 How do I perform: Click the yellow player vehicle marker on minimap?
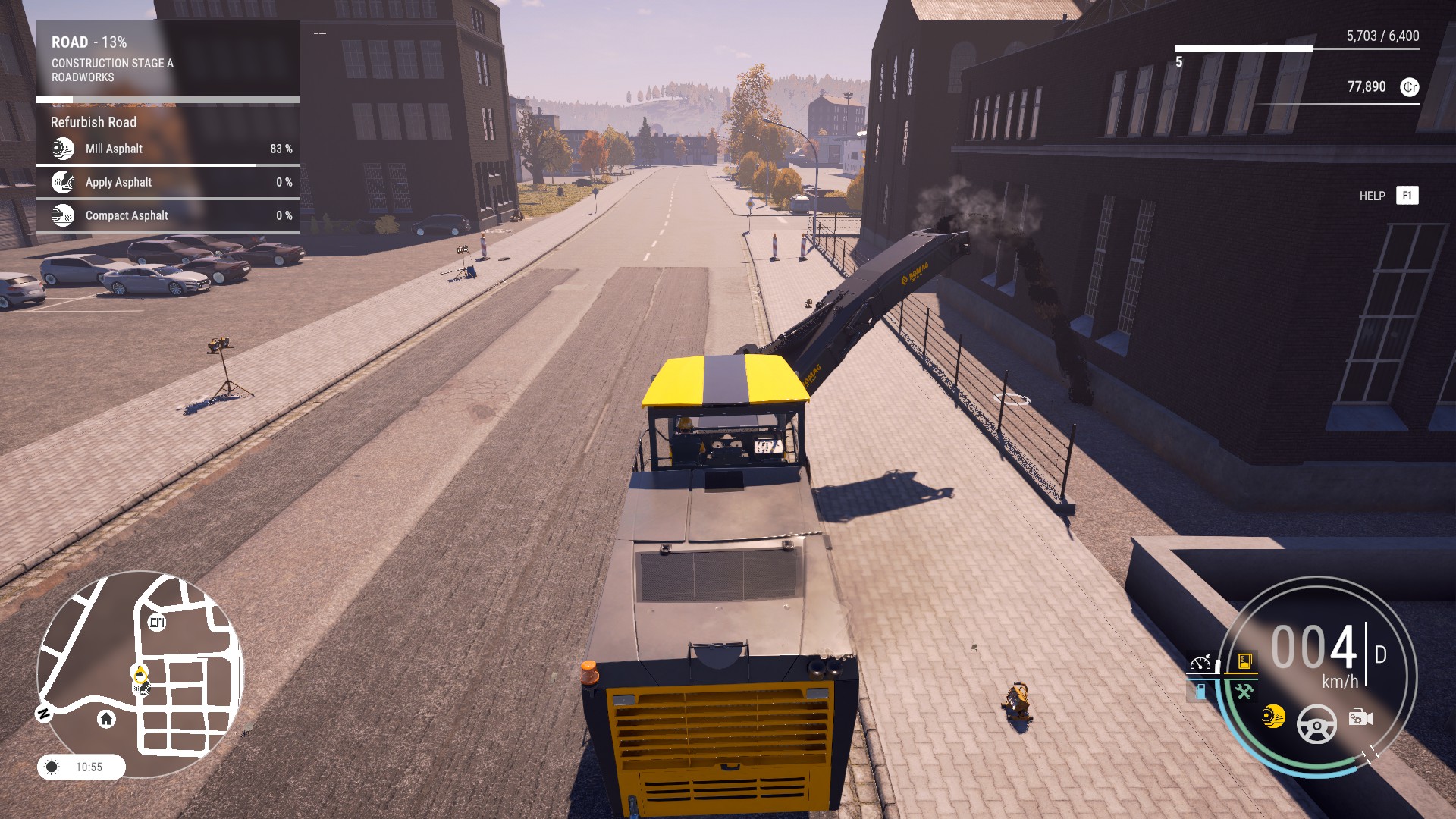[x=140, y=673]
